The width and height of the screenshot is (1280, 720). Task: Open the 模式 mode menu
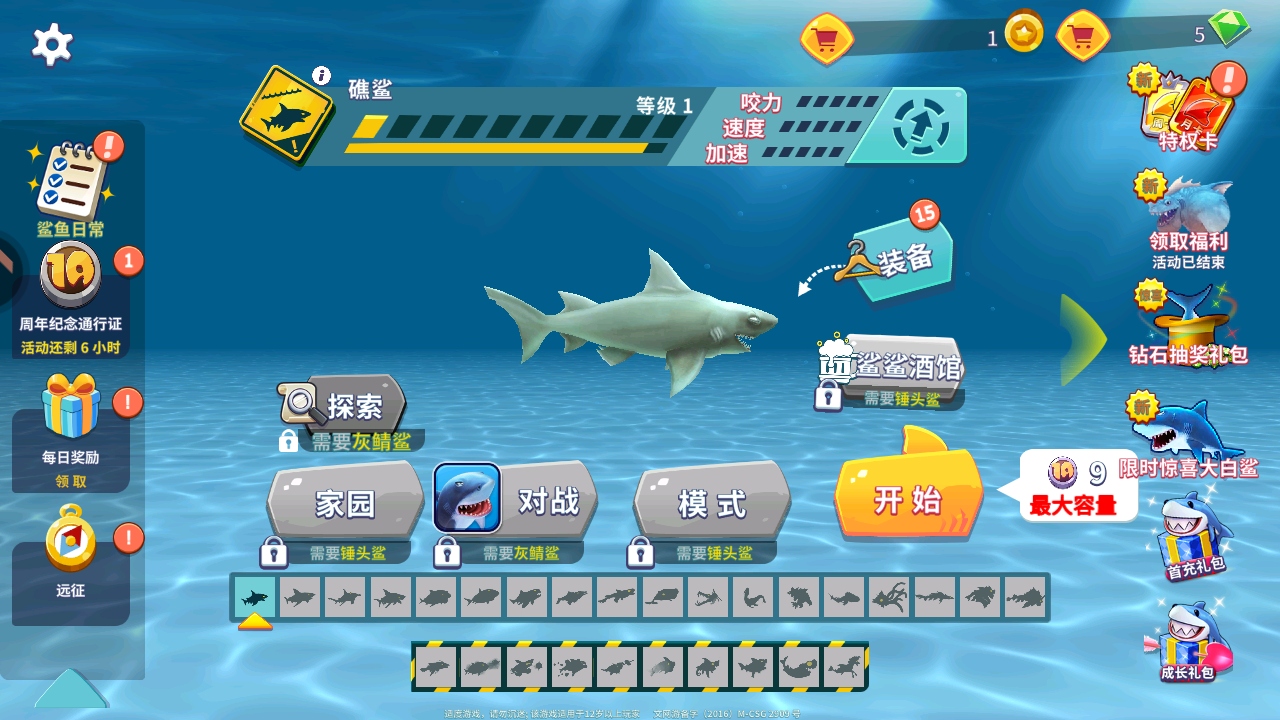click(x=712, y=502)
